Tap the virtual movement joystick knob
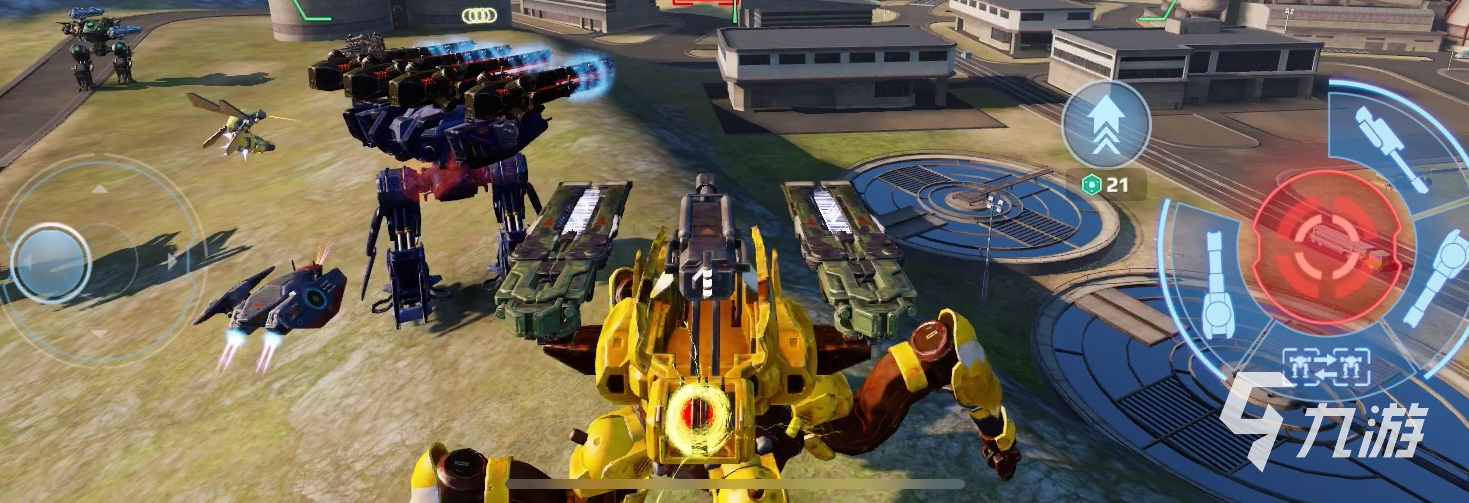 click(x=52, y=262)
